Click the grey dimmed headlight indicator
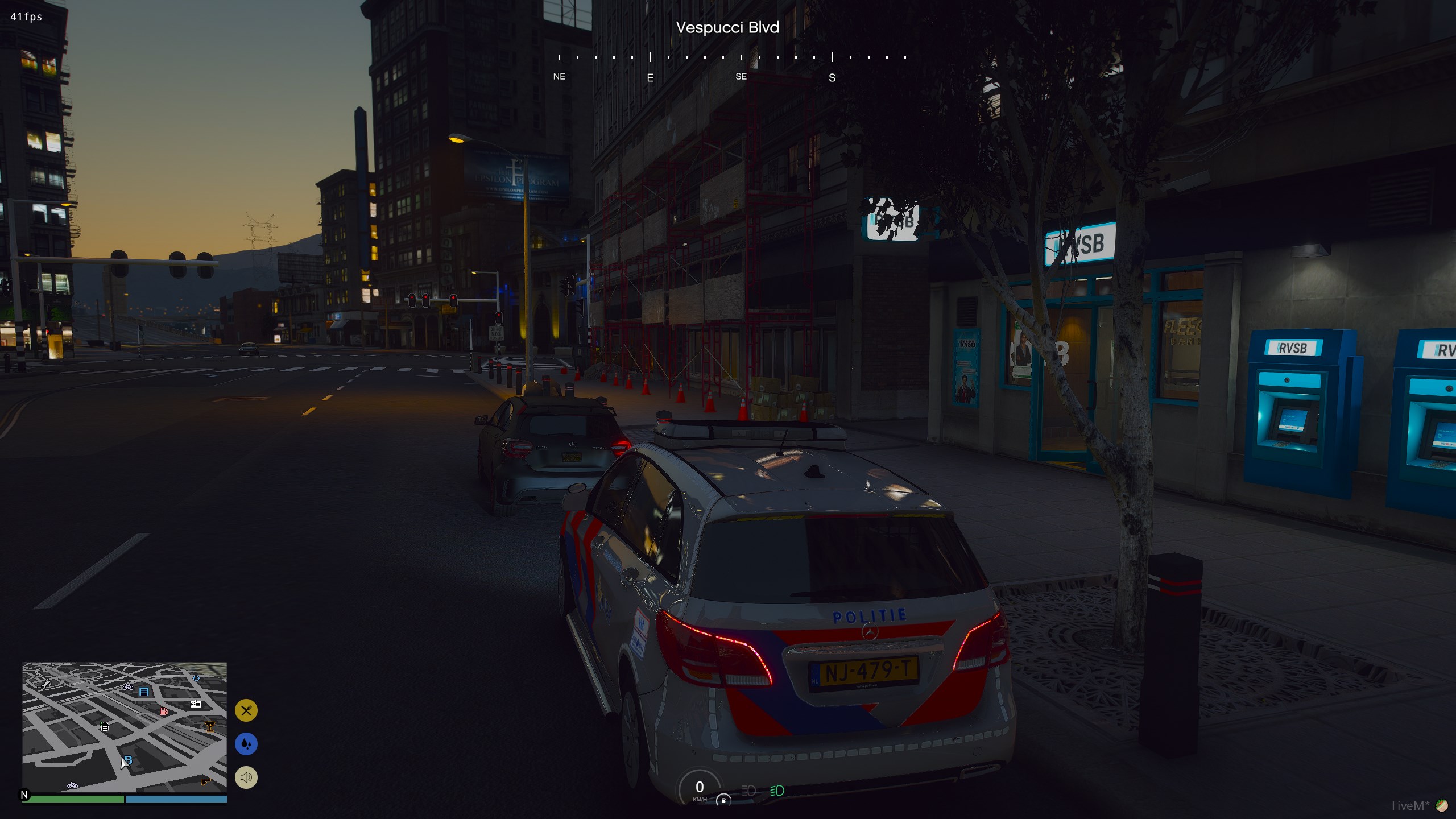The height and width of the screenshot is (819, 1456). point(748,791)
